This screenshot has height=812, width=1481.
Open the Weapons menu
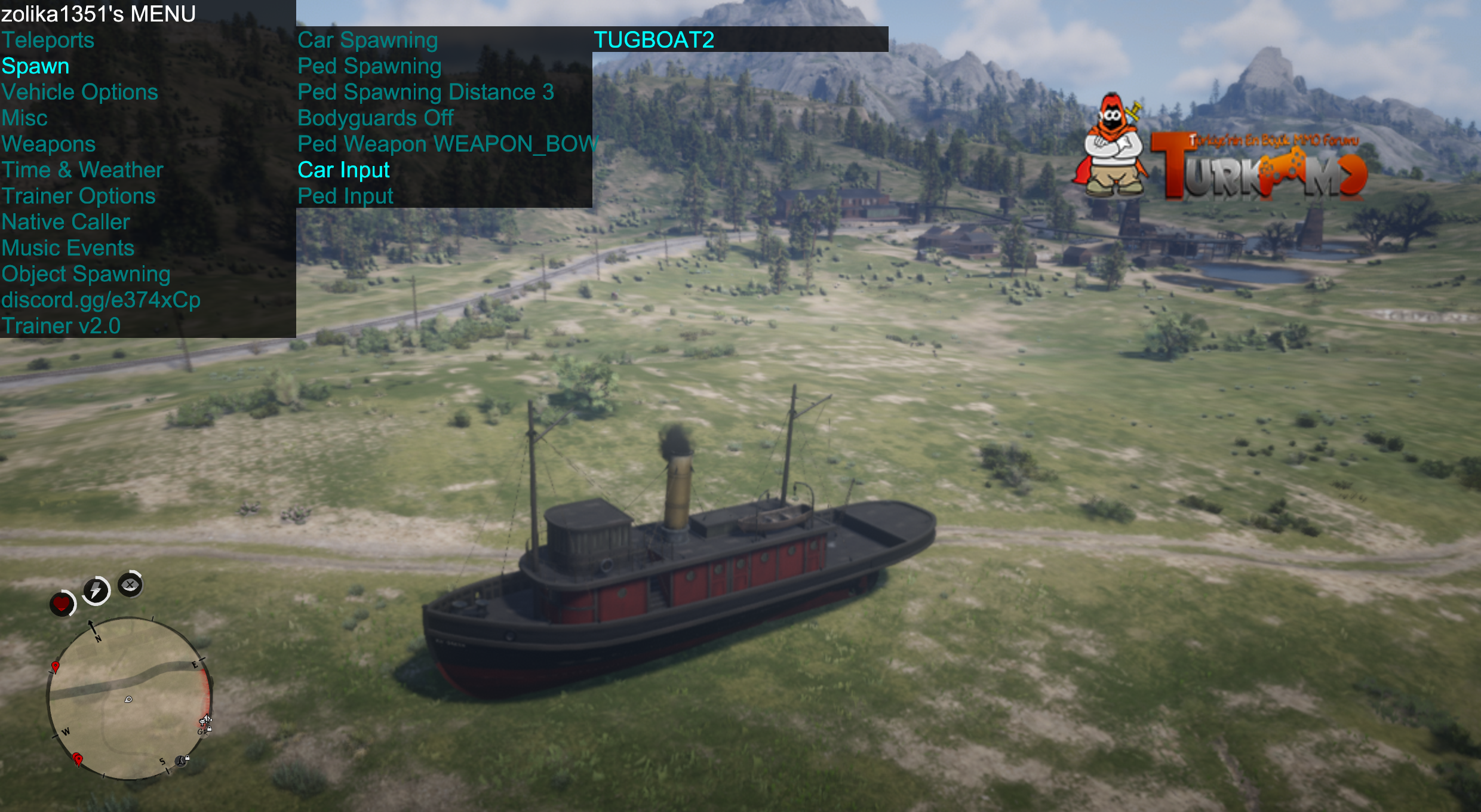tap(48, 144)
